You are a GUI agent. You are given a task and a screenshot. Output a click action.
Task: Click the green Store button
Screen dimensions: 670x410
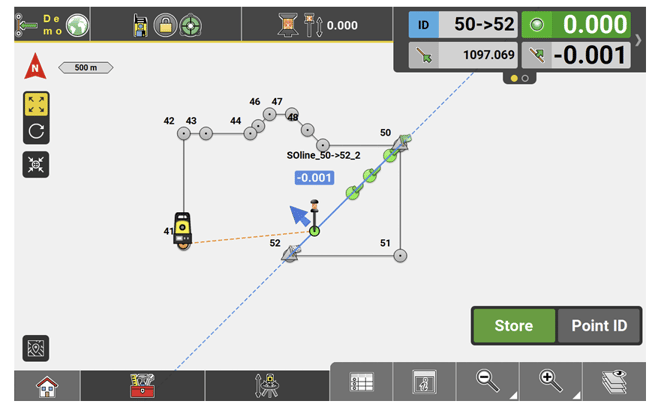[513, 325]
